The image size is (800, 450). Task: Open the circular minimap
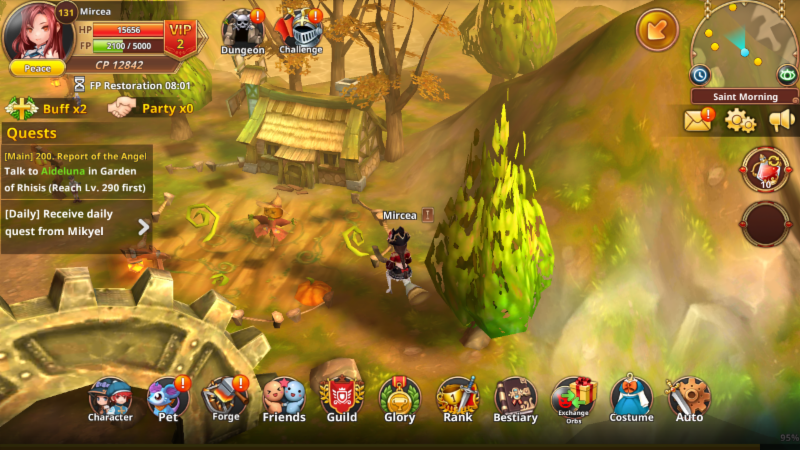[x=744, y=43]
